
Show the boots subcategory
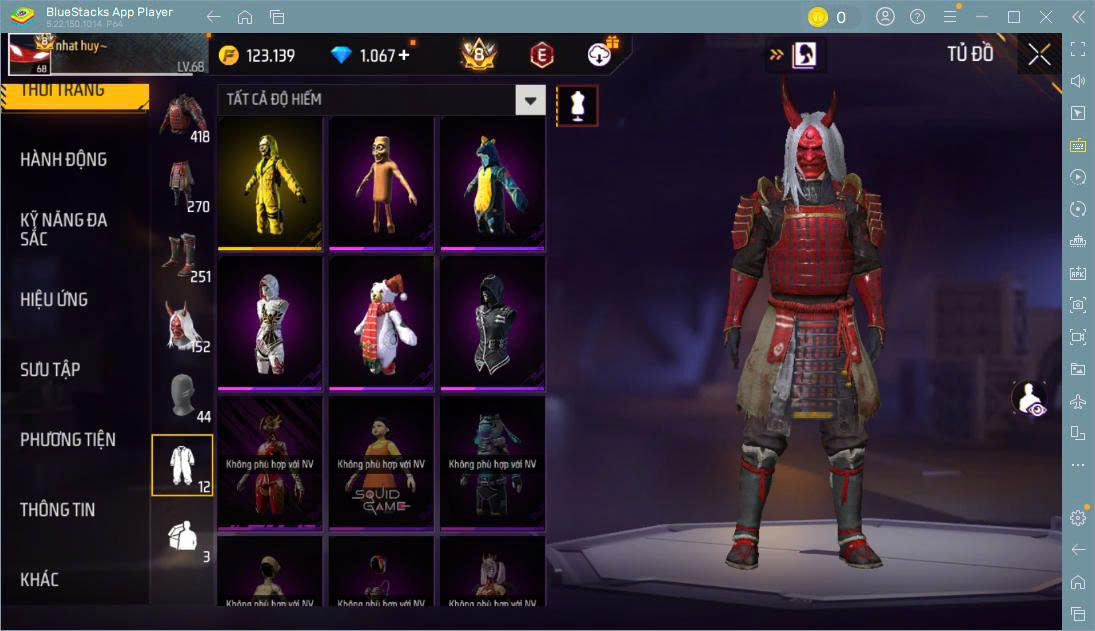coord(183,256)
